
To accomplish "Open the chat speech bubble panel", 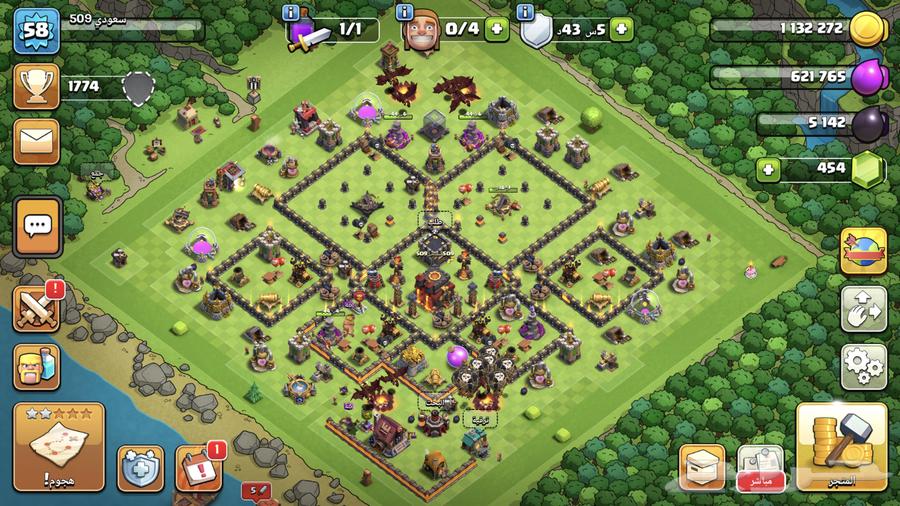I will pos(38,226).
